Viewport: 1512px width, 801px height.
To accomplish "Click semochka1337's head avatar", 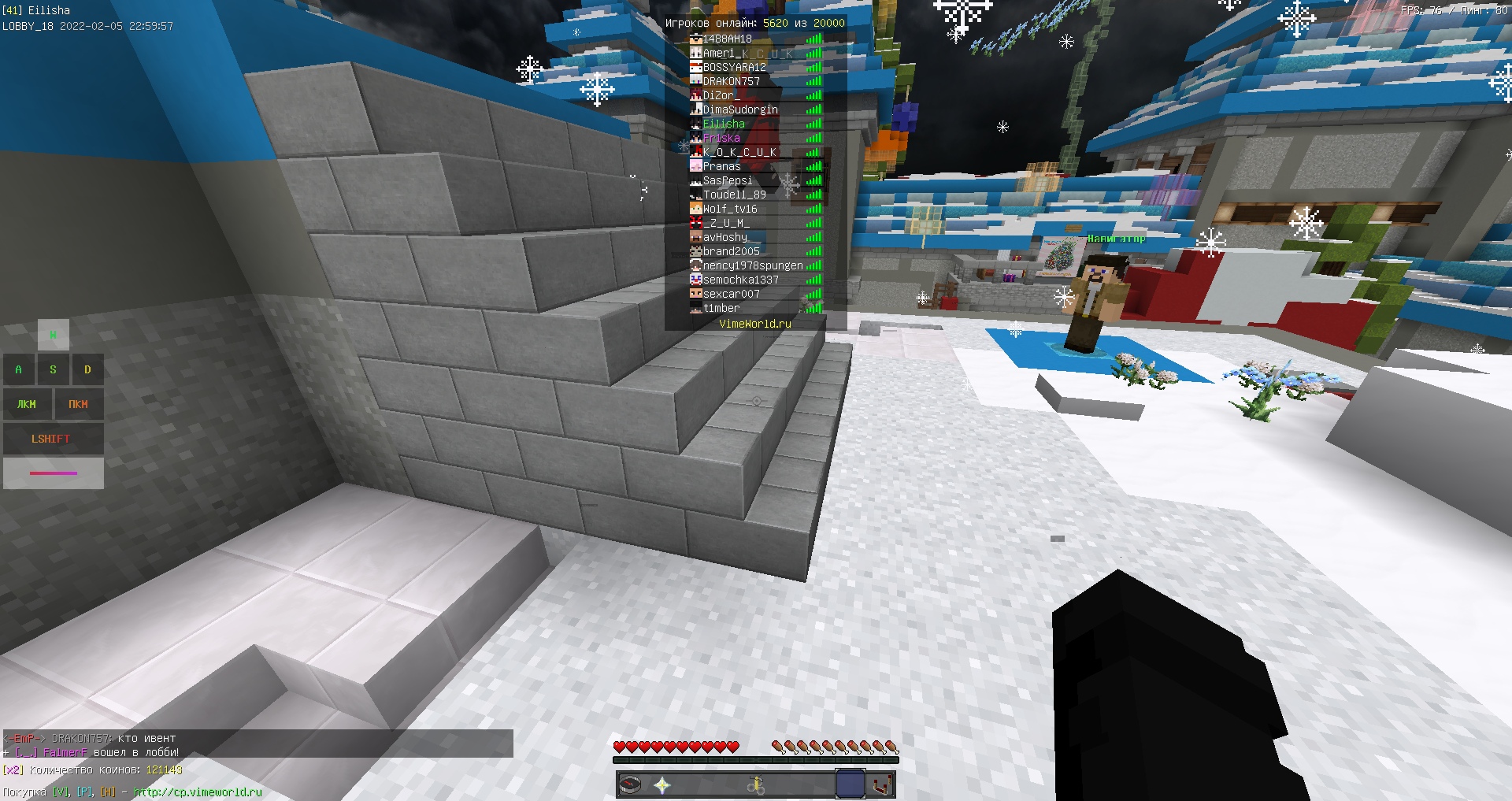I will 695,280.
